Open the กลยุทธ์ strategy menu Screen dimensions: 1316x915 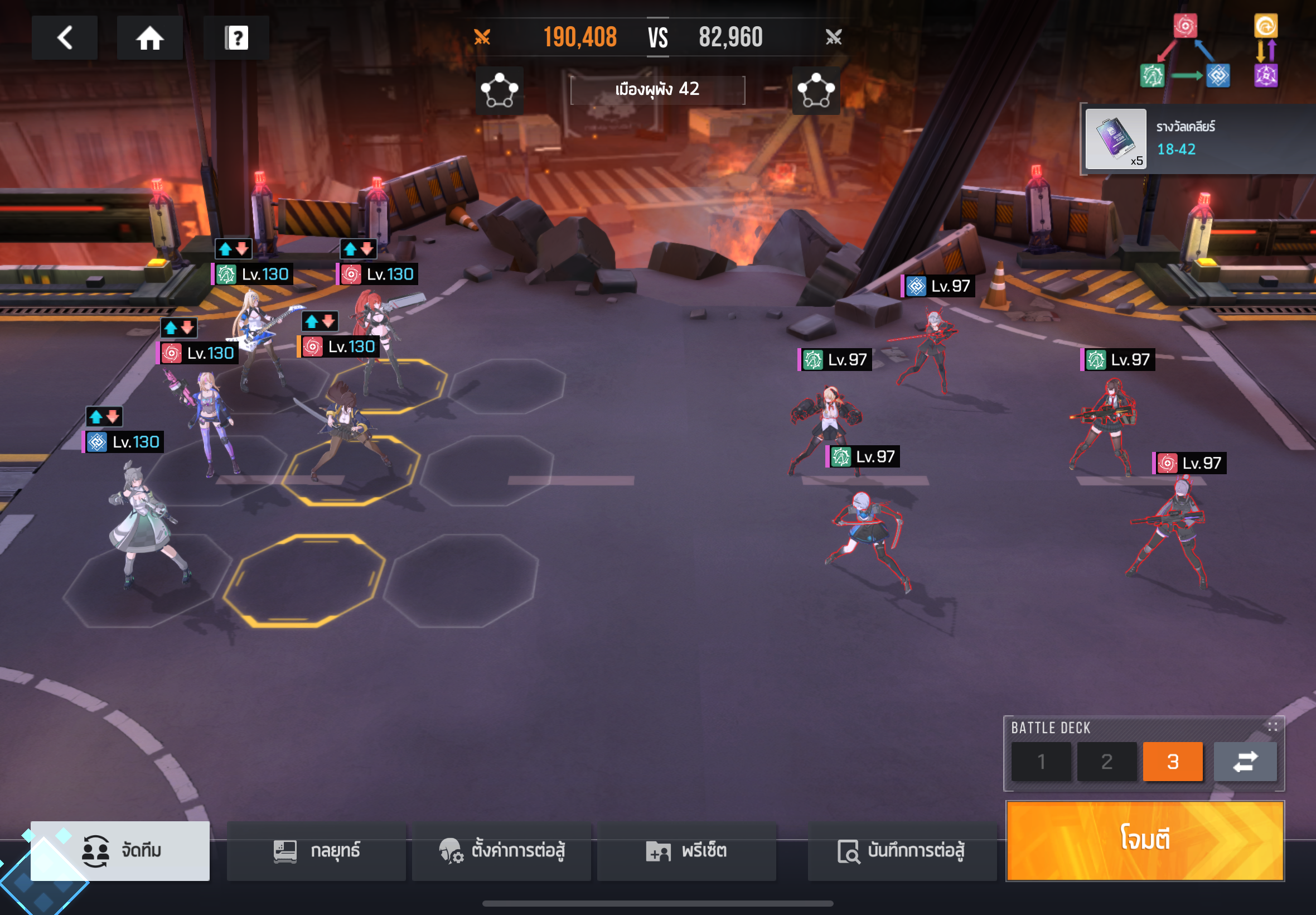[316, 850]
